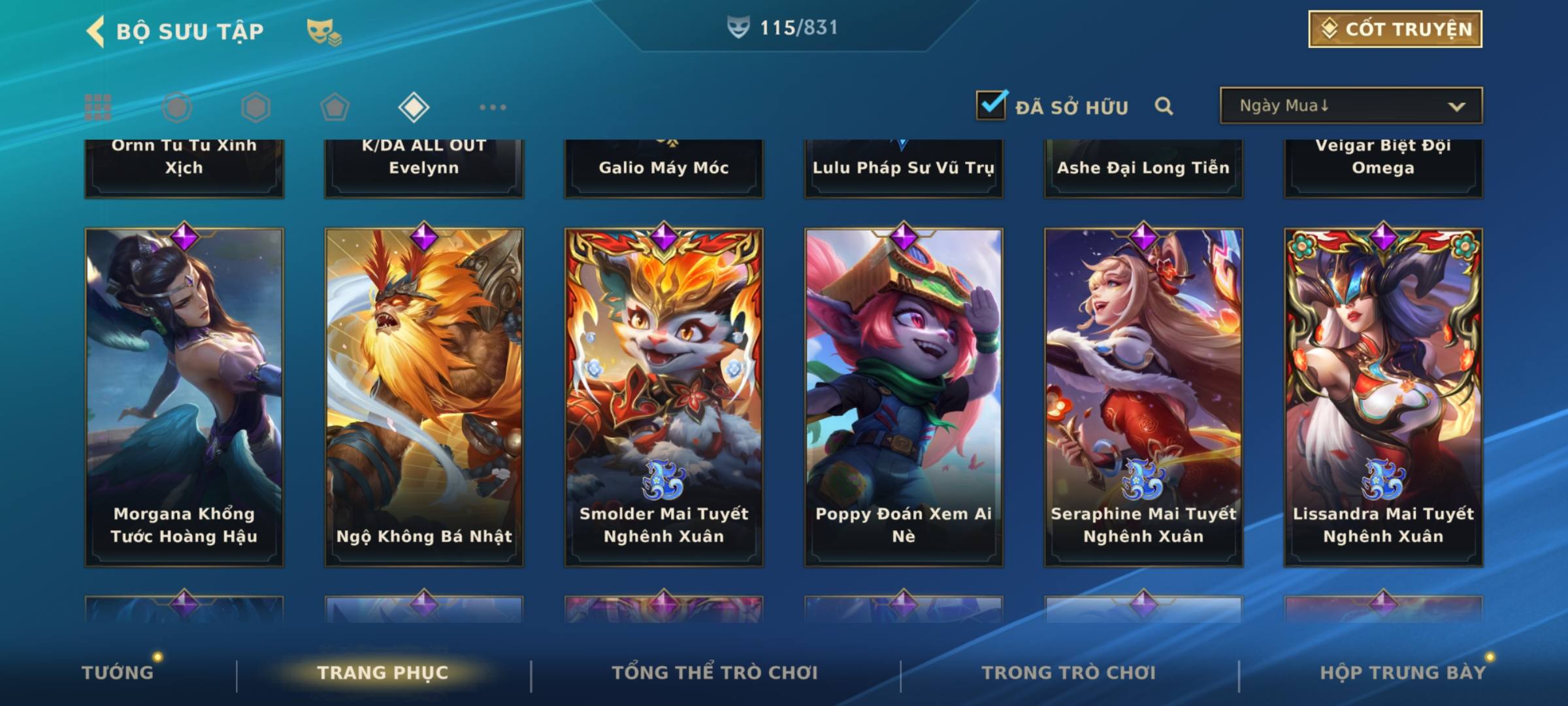Viewport: 1568px width, 706px height.
Task: Switch to the Tướng tab
Action: click(118, 673)
